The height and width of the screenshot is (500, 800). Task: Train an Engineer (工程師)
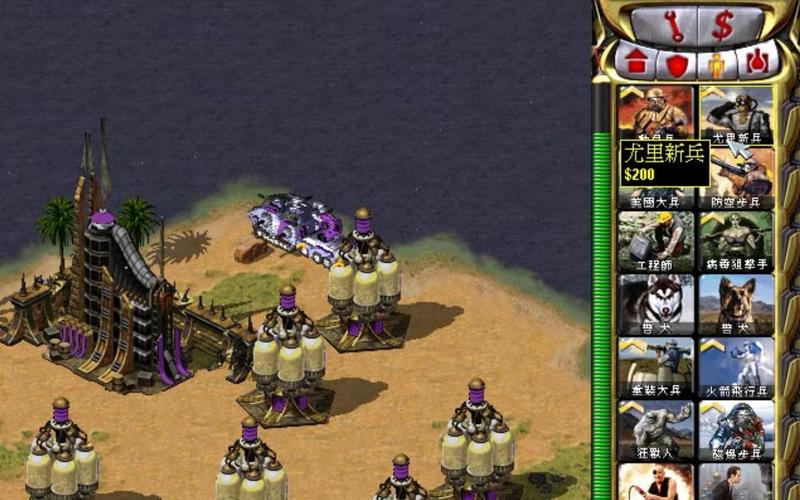(656, 241)
